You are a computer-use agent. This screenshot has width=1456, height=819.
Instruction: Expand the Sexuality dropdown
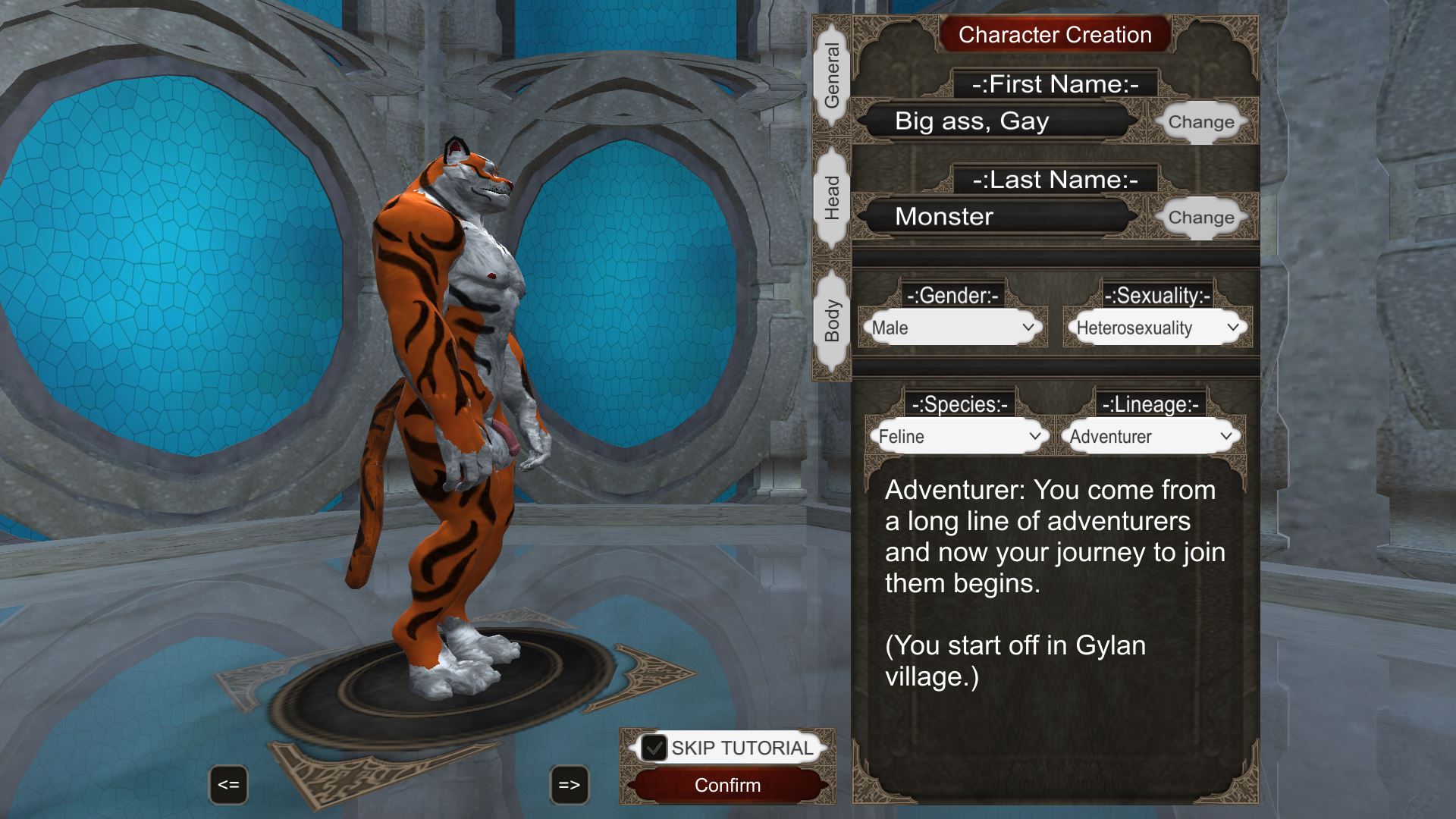1157,328
